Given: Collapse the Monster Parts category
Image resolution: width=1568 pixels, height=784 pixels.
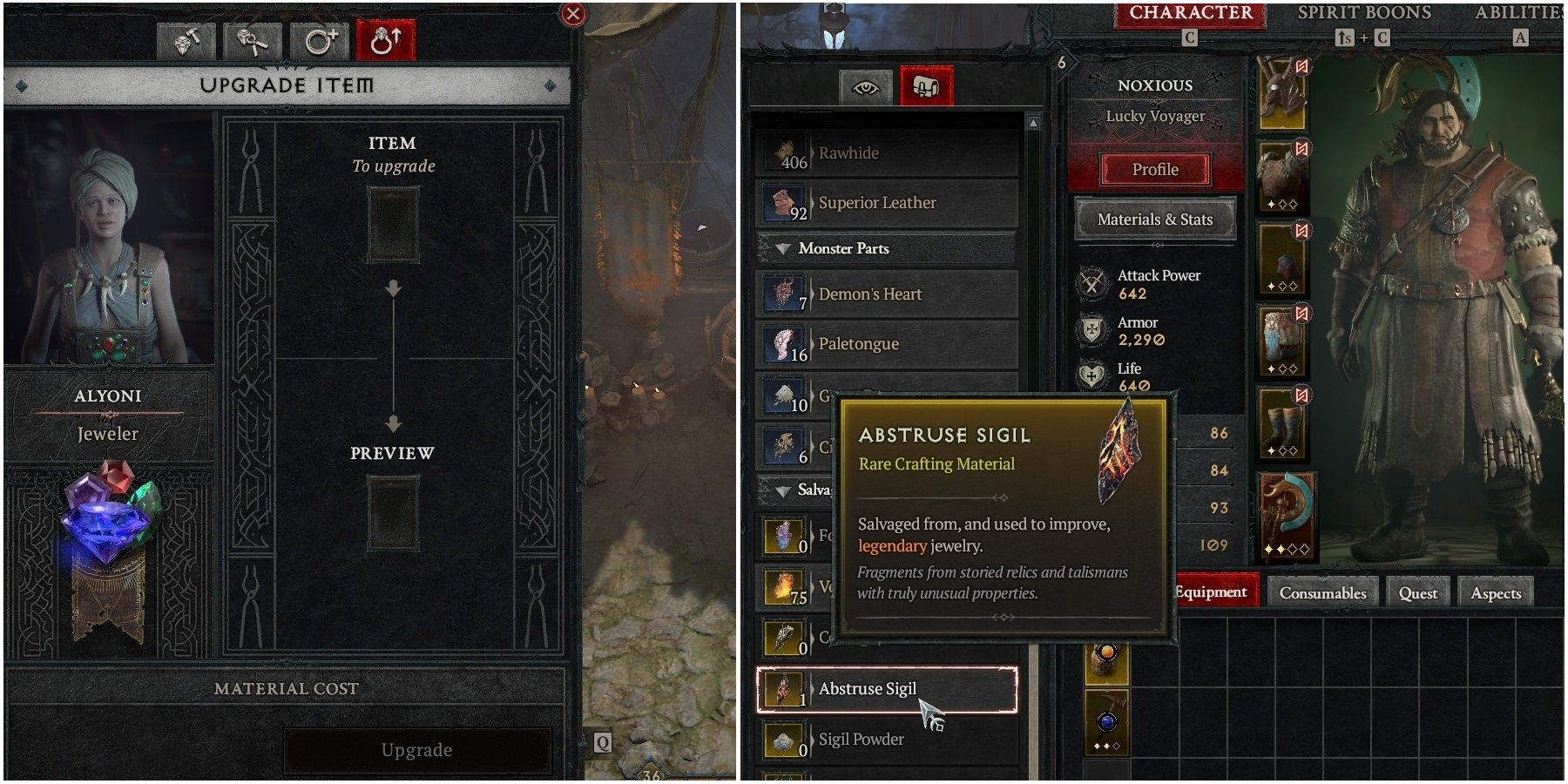Looking at the screenshot, I should 785,249.
